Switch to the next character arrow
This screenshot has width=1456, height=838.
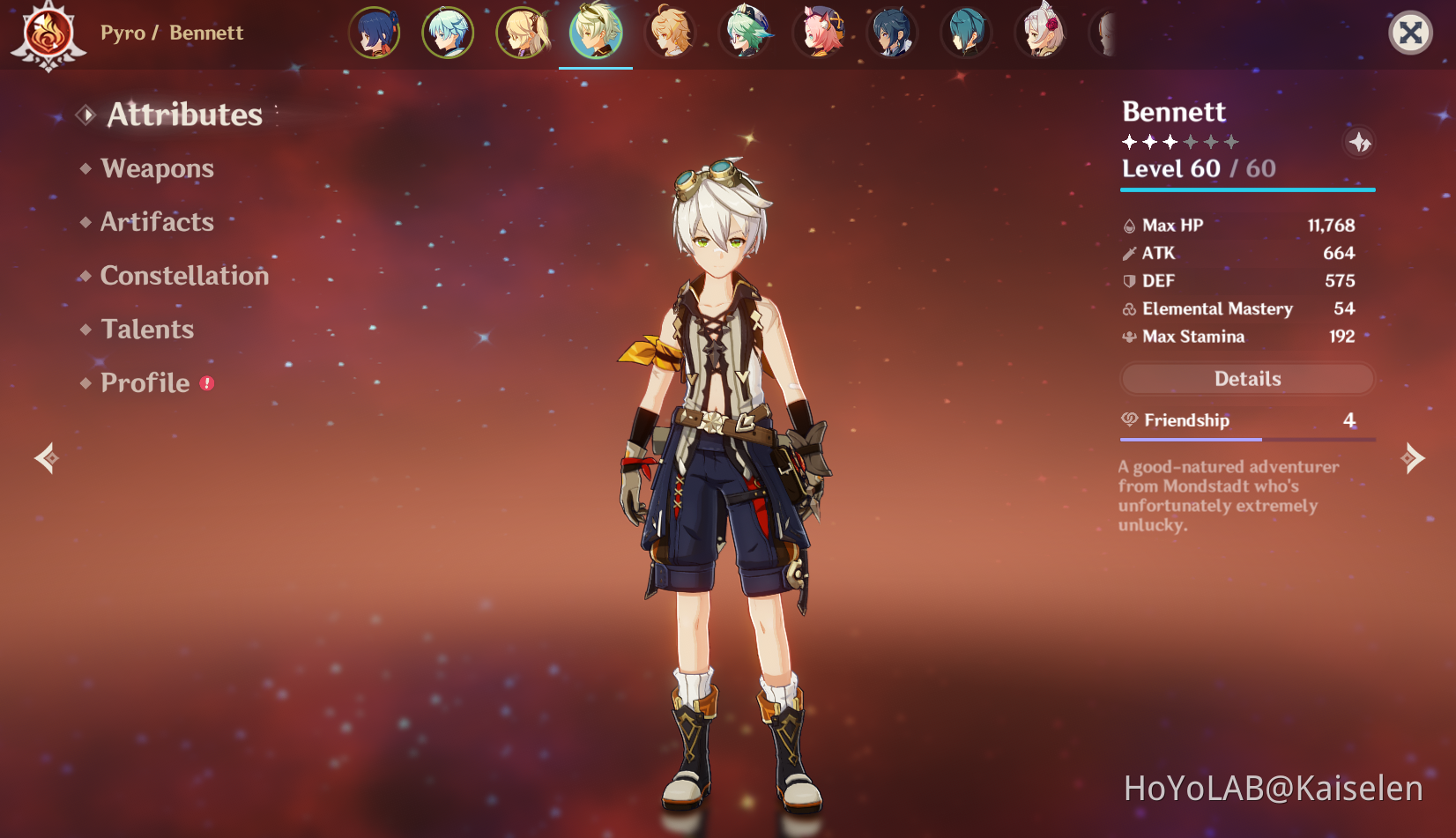(x=1413, y=458)
